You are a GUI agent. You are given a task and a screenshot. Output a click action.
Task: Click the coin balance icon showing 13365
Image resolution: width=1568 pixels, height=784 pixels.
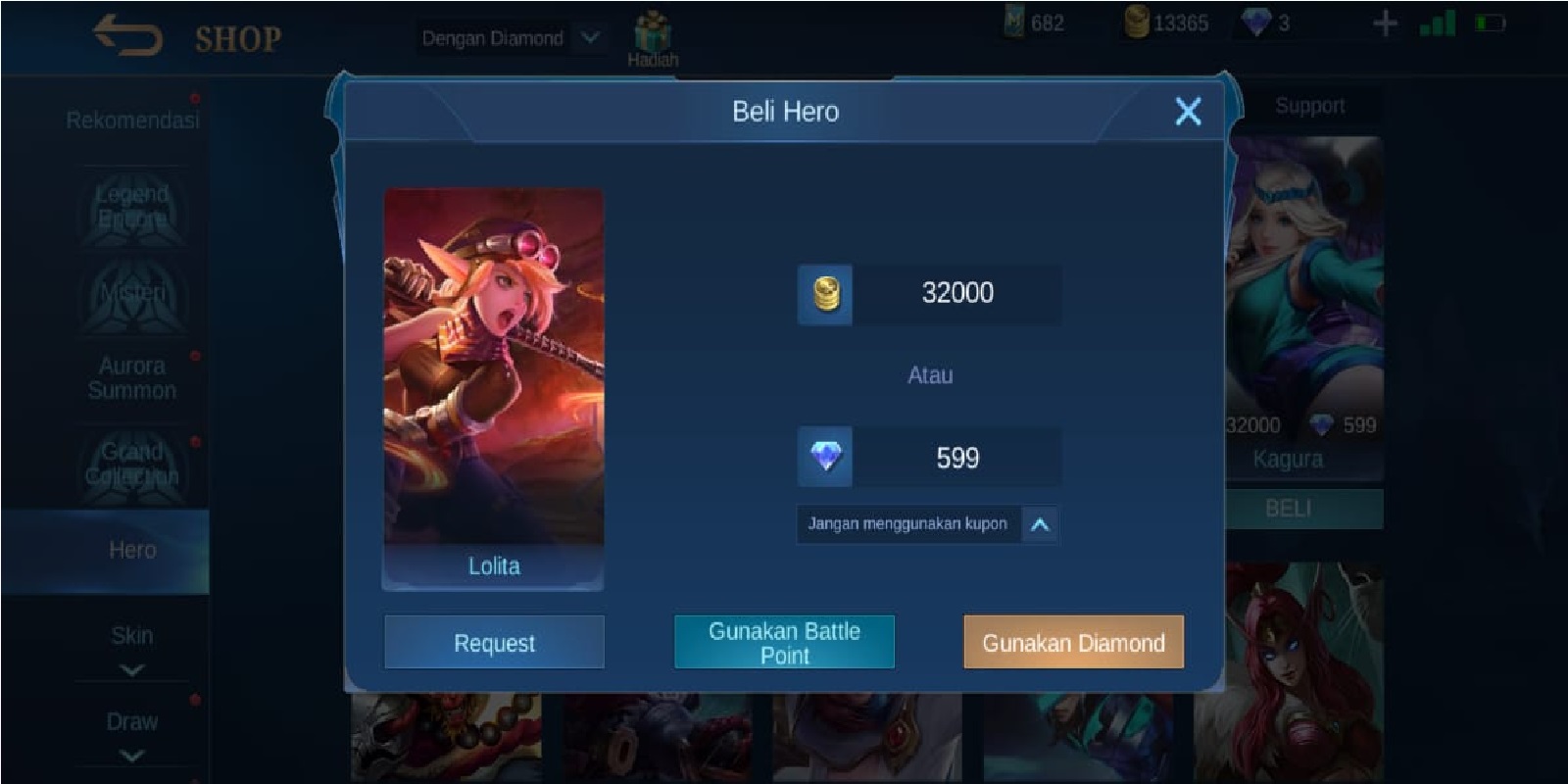pos(1137,22)
